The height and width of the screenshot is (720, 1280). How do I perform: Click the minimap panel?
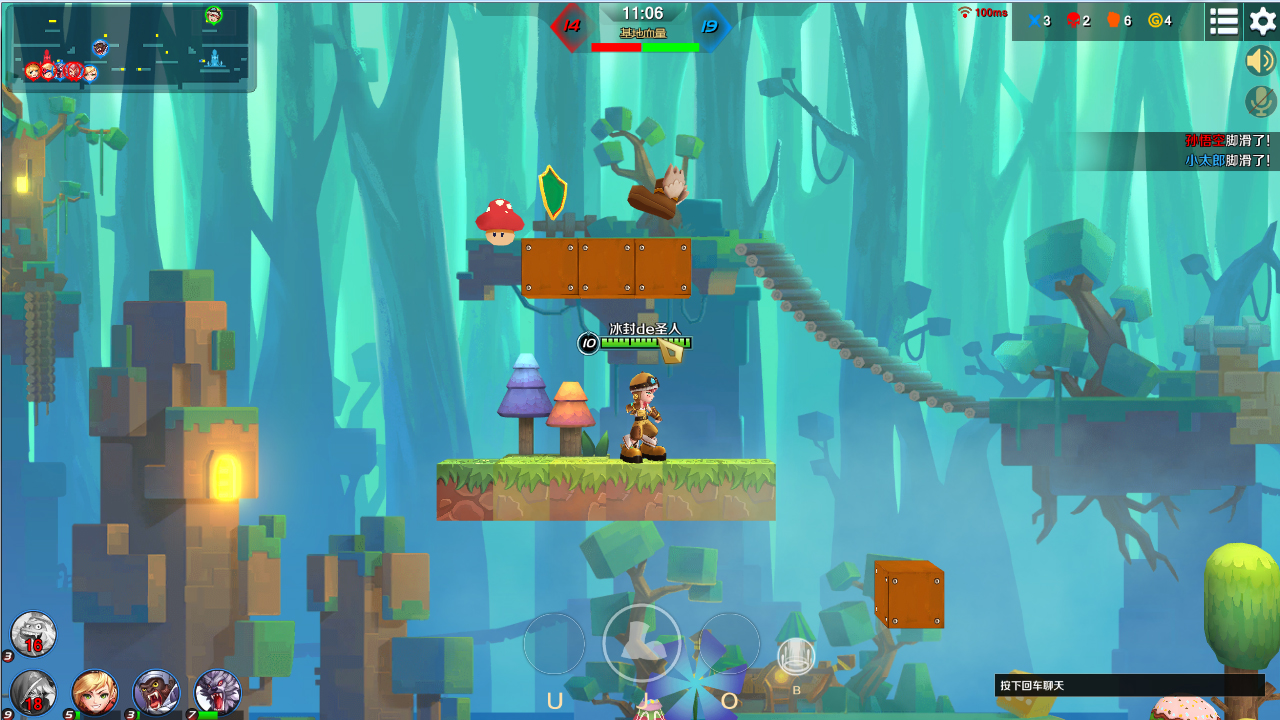click(134, 48)
